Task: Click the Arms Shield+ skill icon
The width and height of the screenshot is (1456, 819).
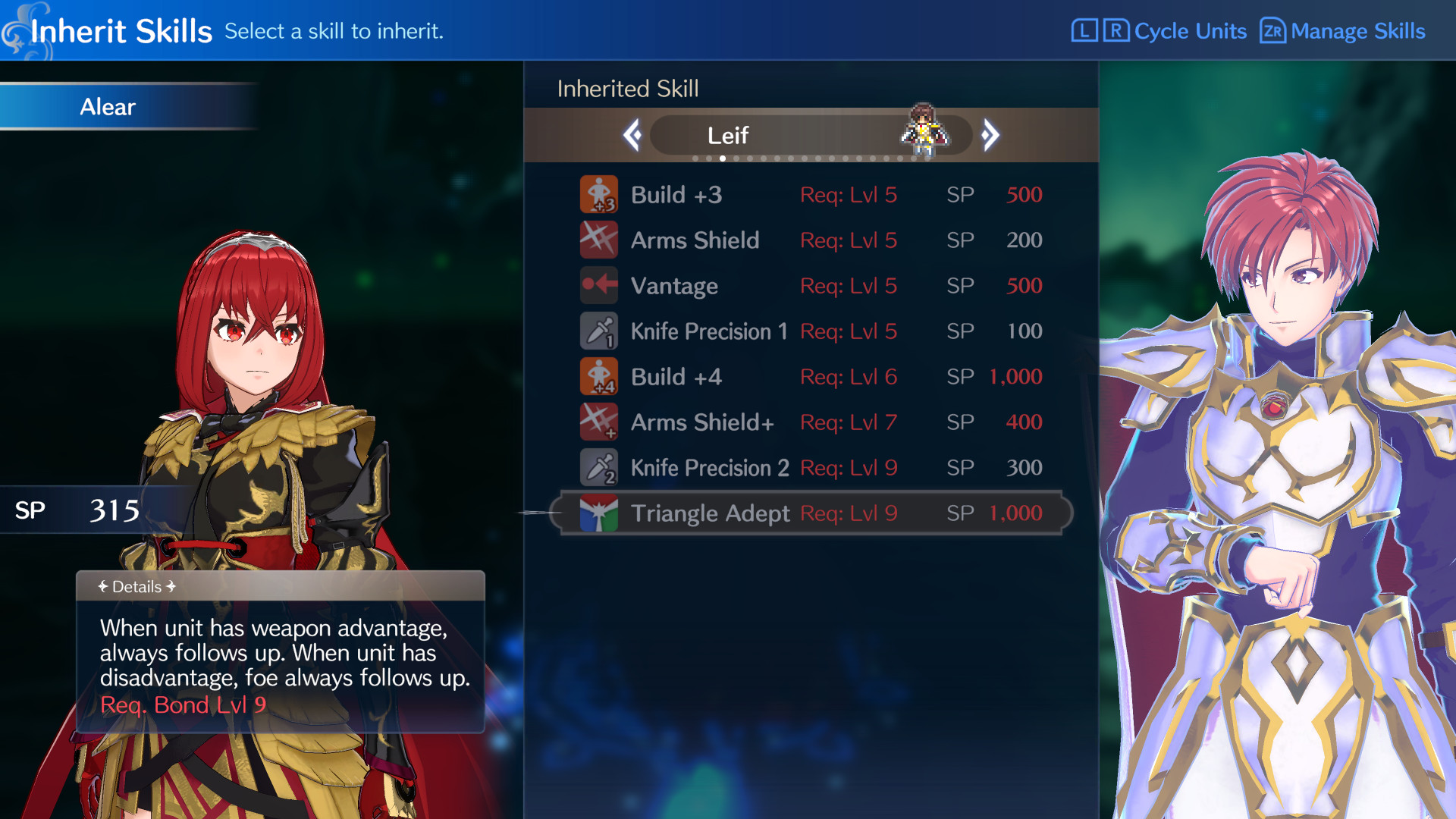Action: click(599, 422)
